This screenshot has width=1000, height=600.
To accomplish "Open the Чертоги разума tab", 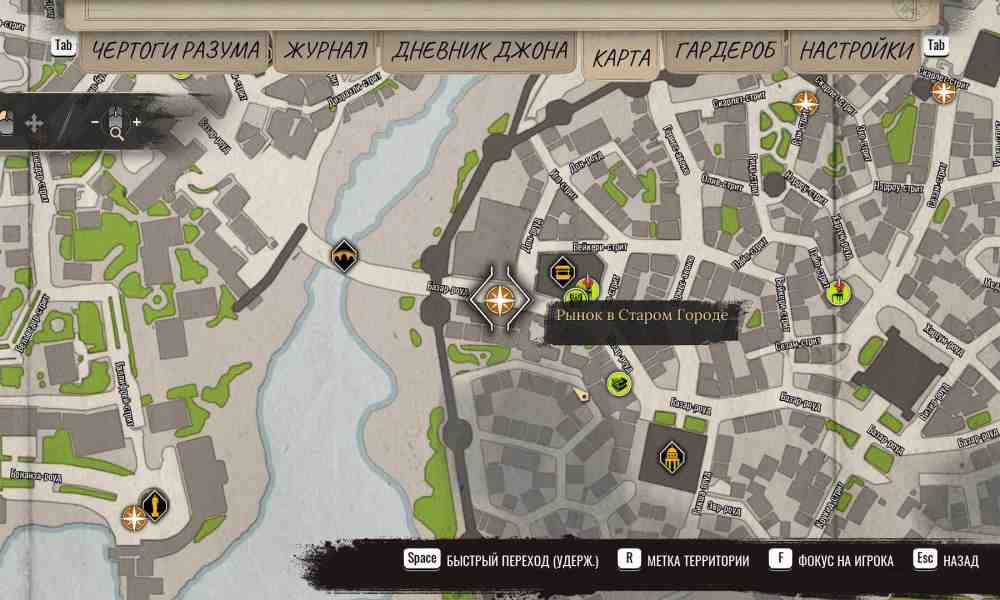I will 172,50.
